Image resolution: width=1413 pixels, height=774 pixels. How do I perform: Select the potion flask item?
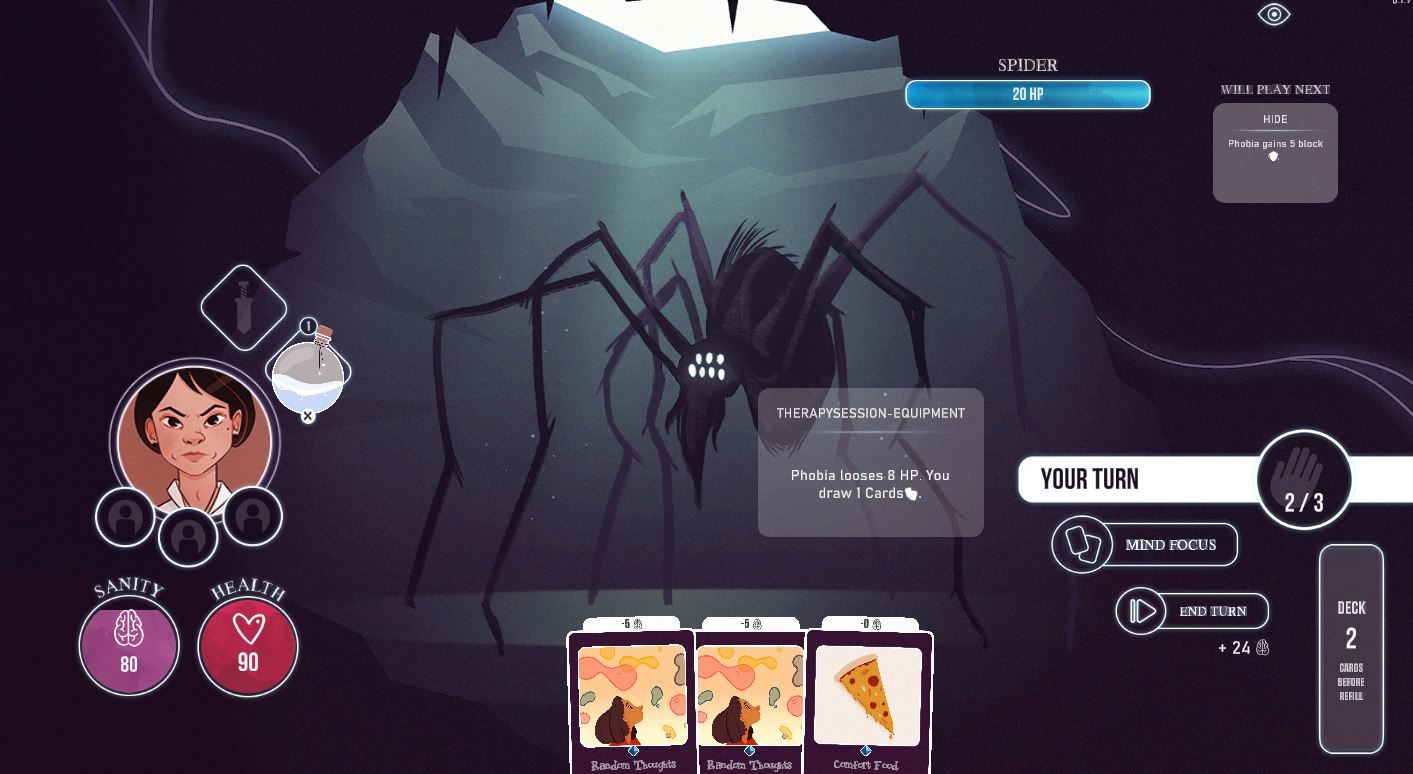(309, 375)
